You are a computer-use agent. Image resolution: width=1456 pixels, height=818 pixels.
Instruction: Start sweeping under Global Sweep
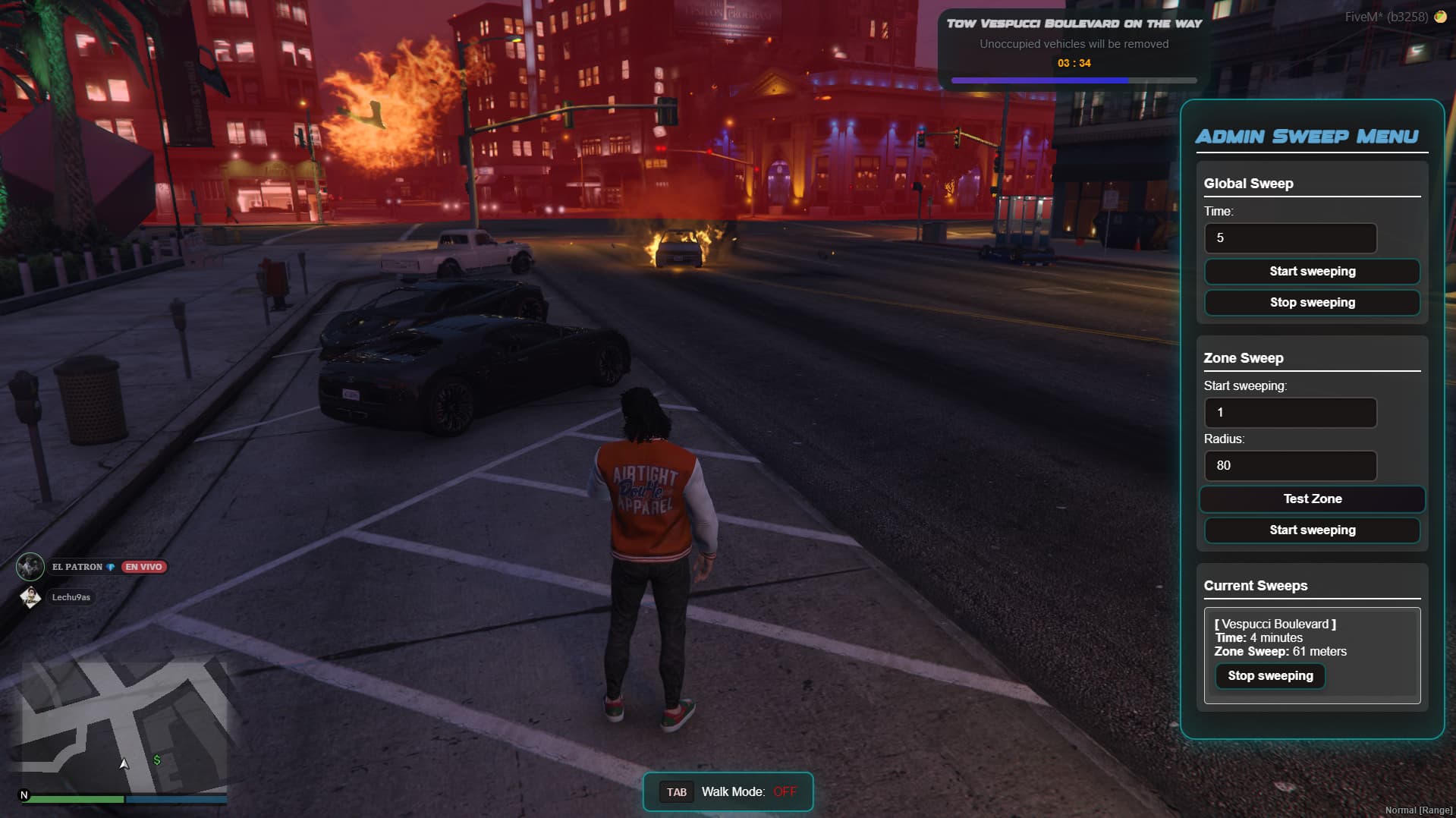point(1312,271)
